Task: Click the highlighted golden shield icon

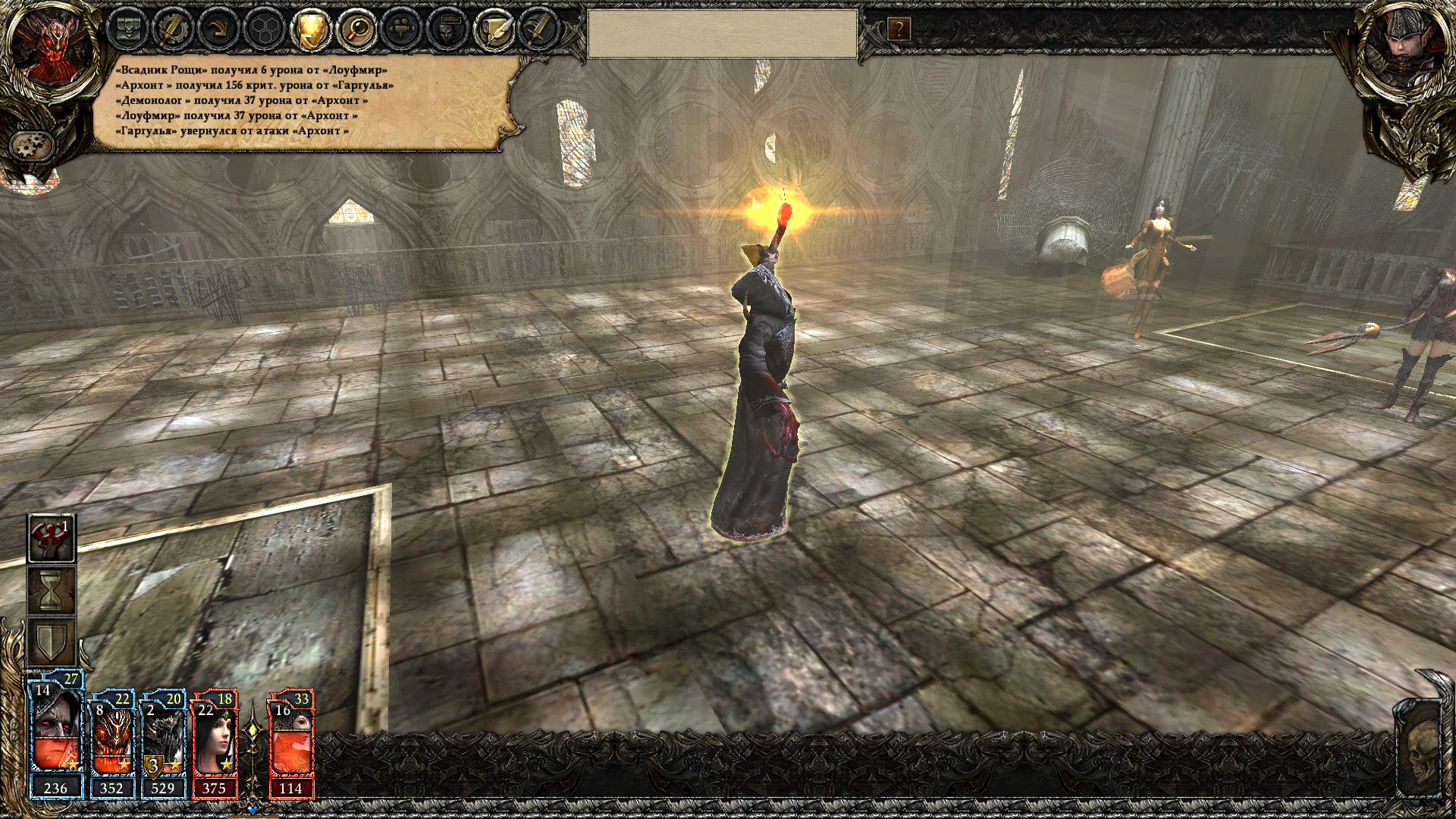Action: click(311, 30)
